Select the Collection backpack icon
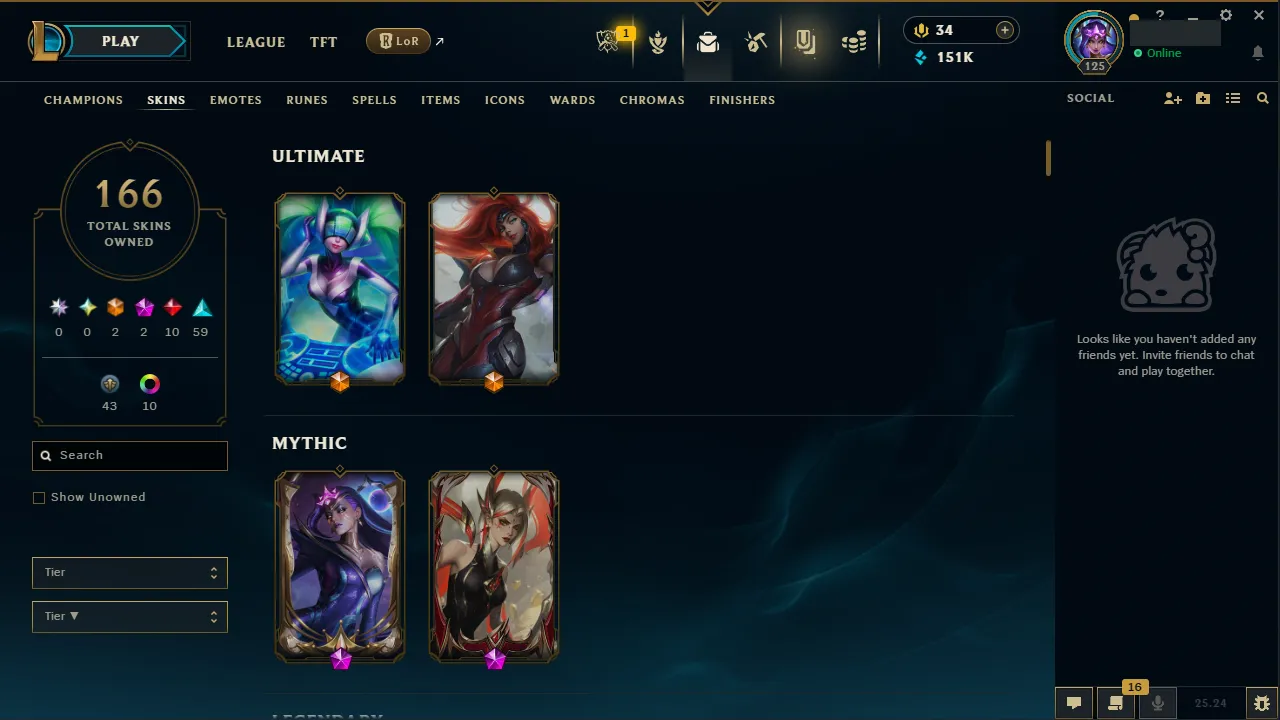Image resolution: width=1280 pixels, height=720 pixels. click(x=708, y=41)
